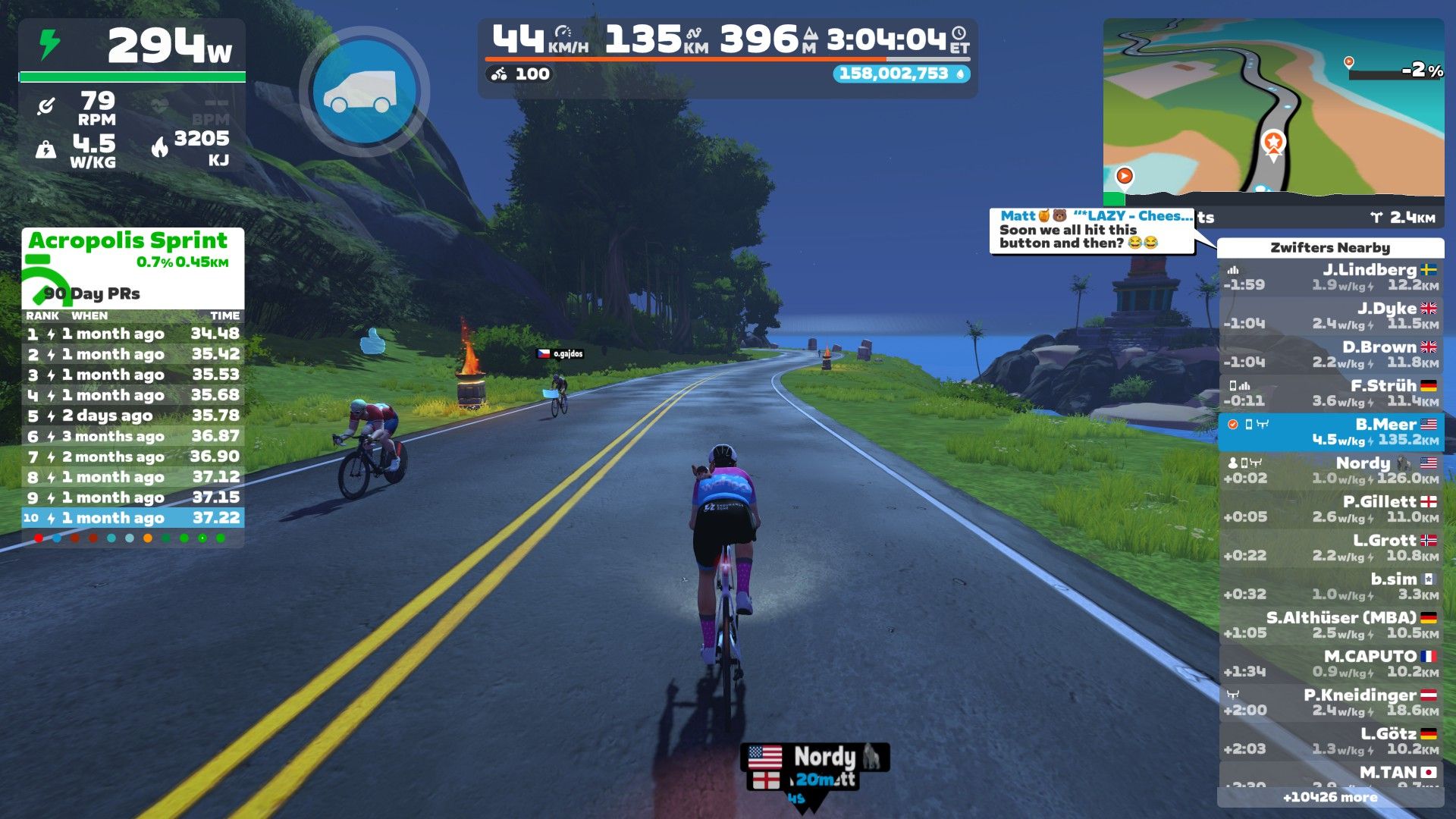
Task: Choose S.Althüser (MBA) from the list
Action: pyautogui.click(x=1330, y=626)
